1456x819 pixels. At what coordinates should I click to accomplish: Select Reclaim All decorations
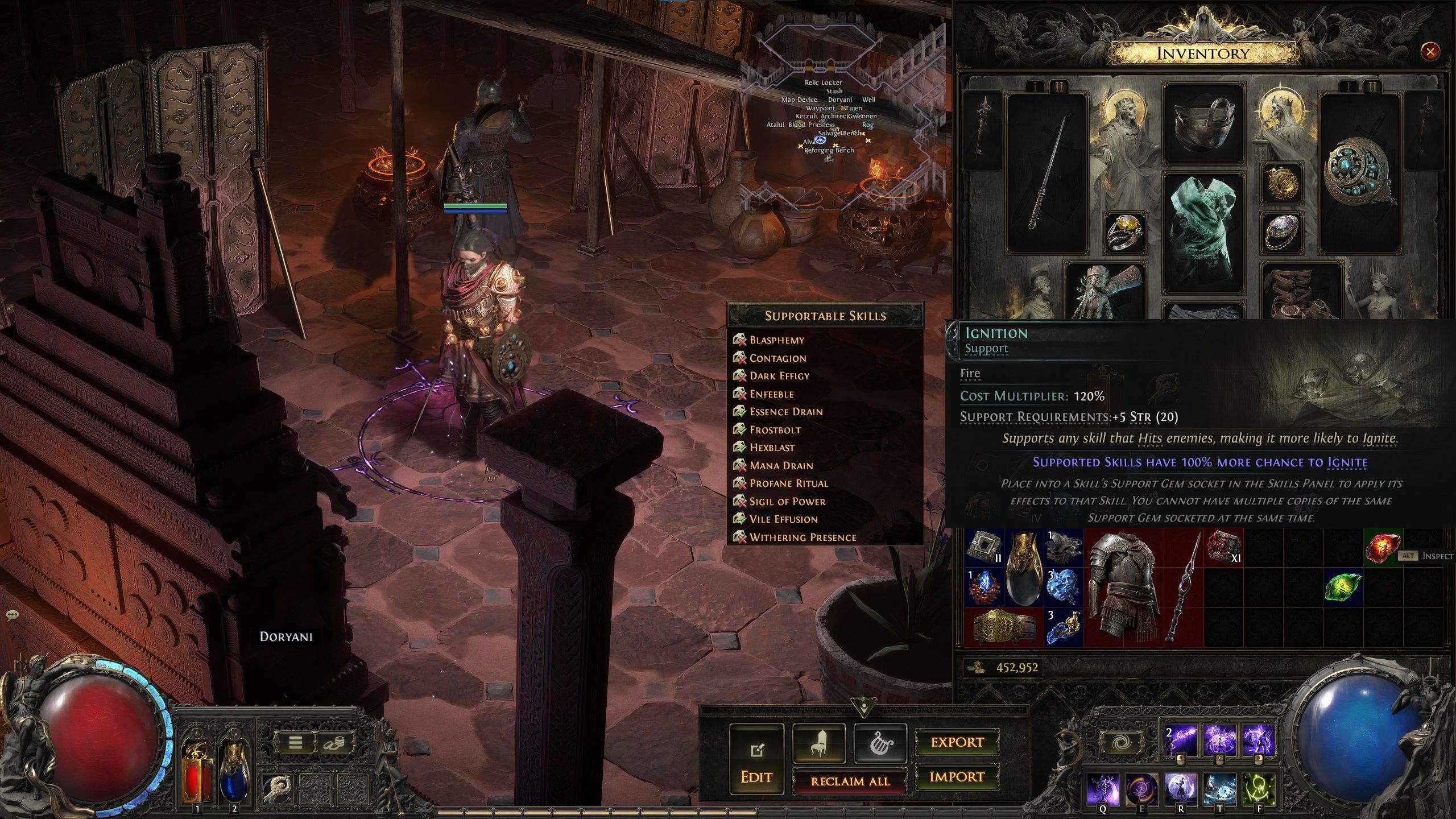[850, 781]
